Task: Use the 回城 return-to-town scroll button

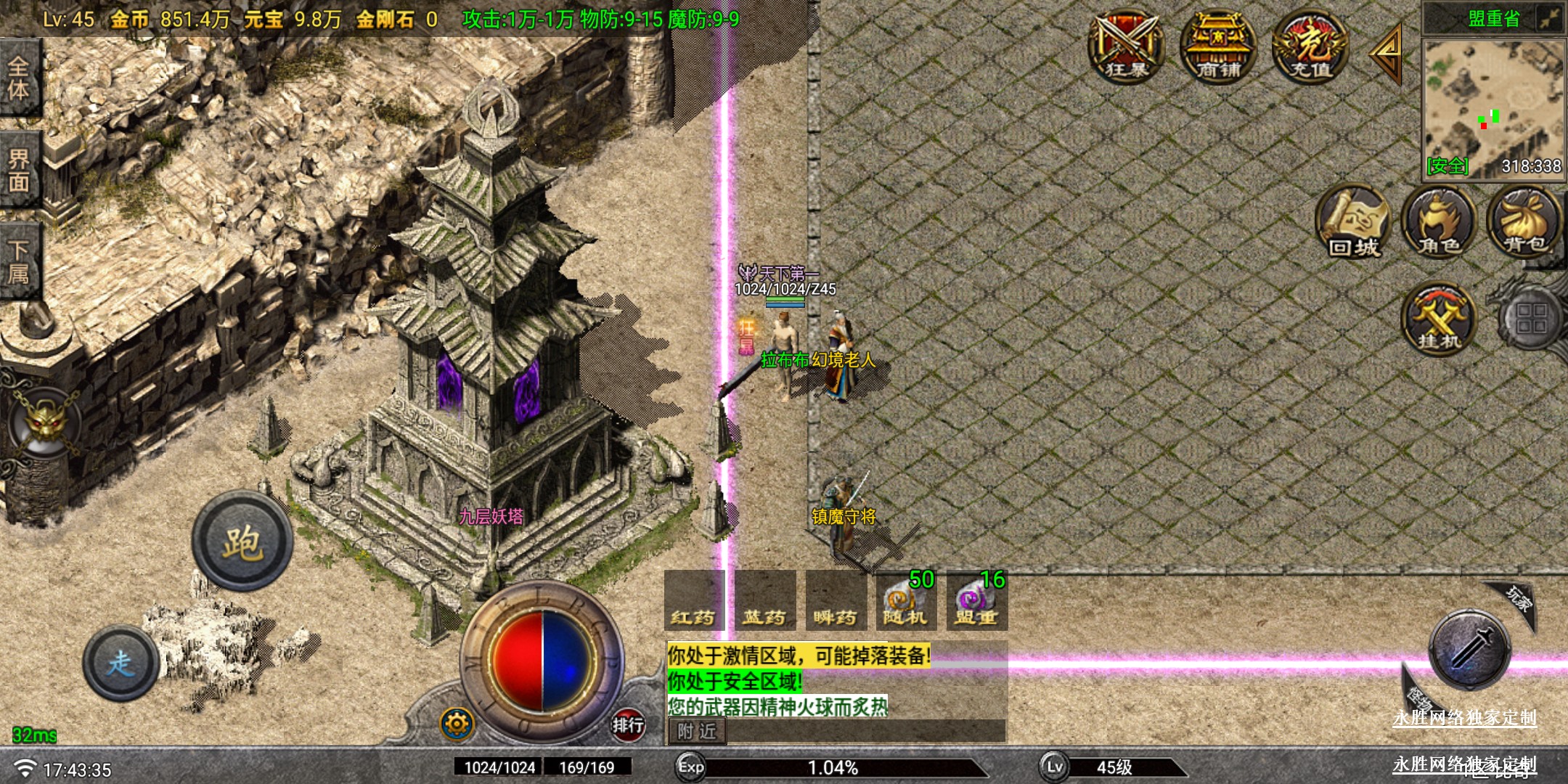Action: [x=1353, y=221]
